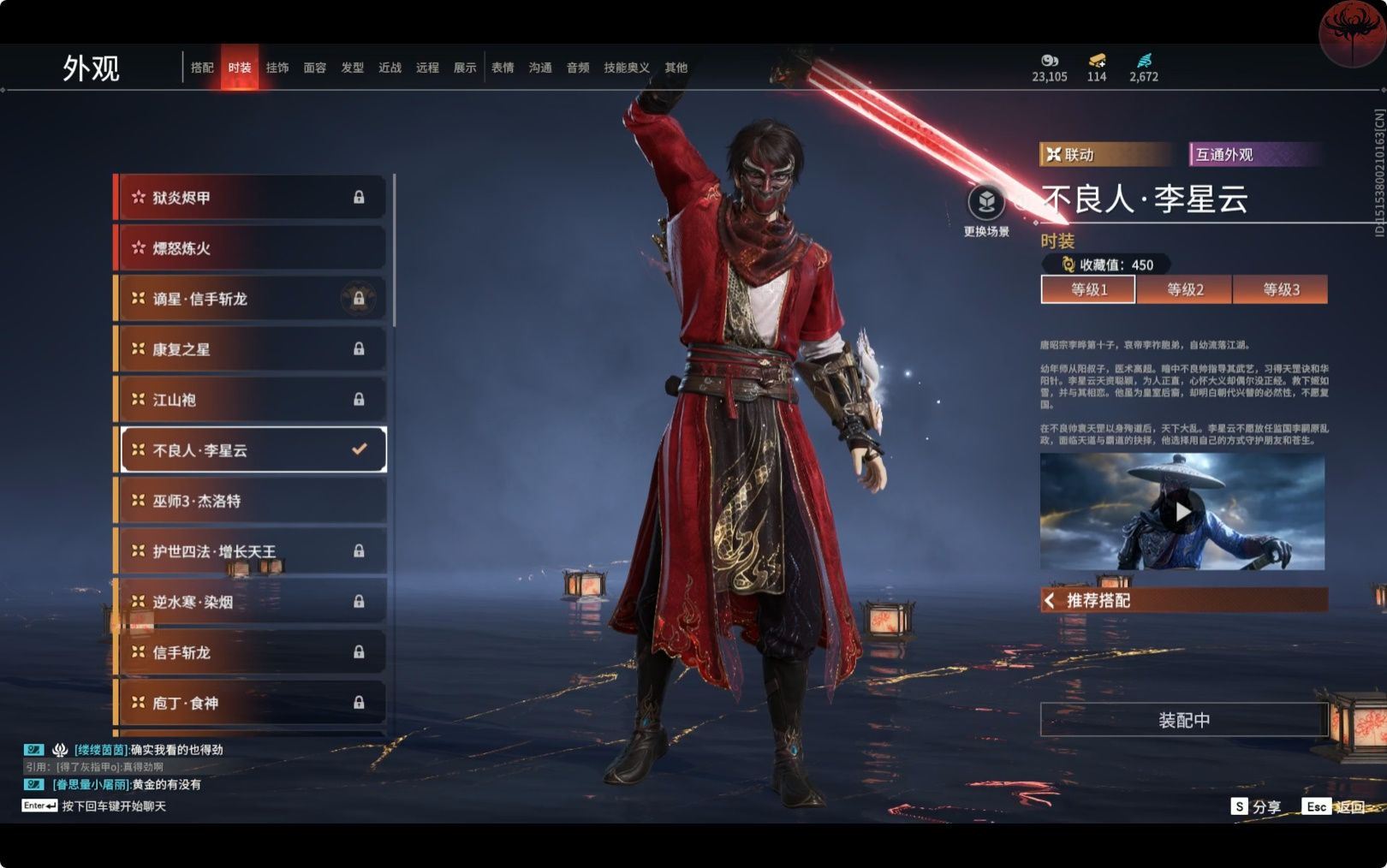Image resolution: width=1387 pixels, height=868 pixels.
Task: Select the 等级3 outfit level
Action: [1281, 289]
